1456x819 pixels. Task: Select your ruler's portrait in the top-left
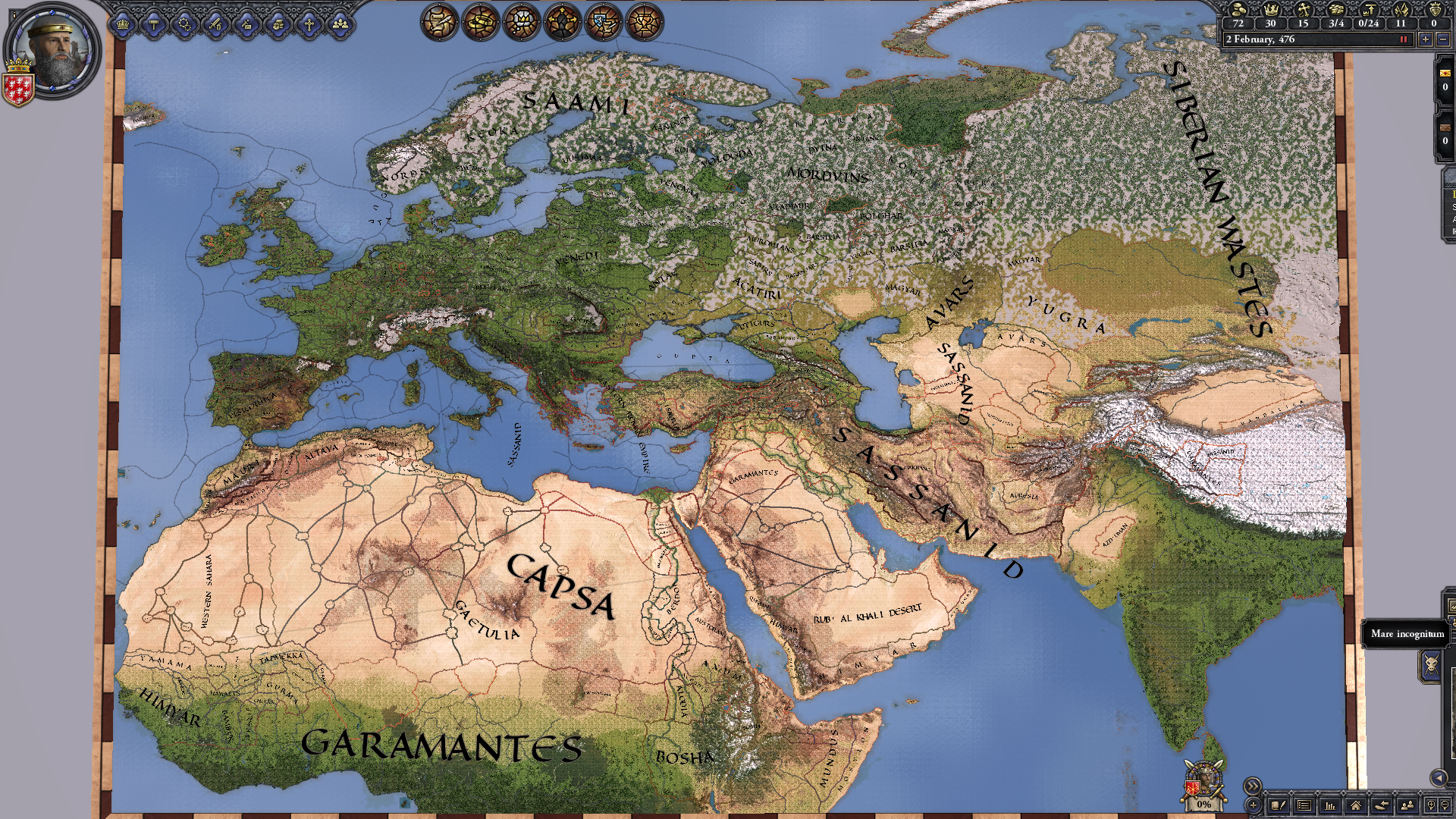point(49,49)
